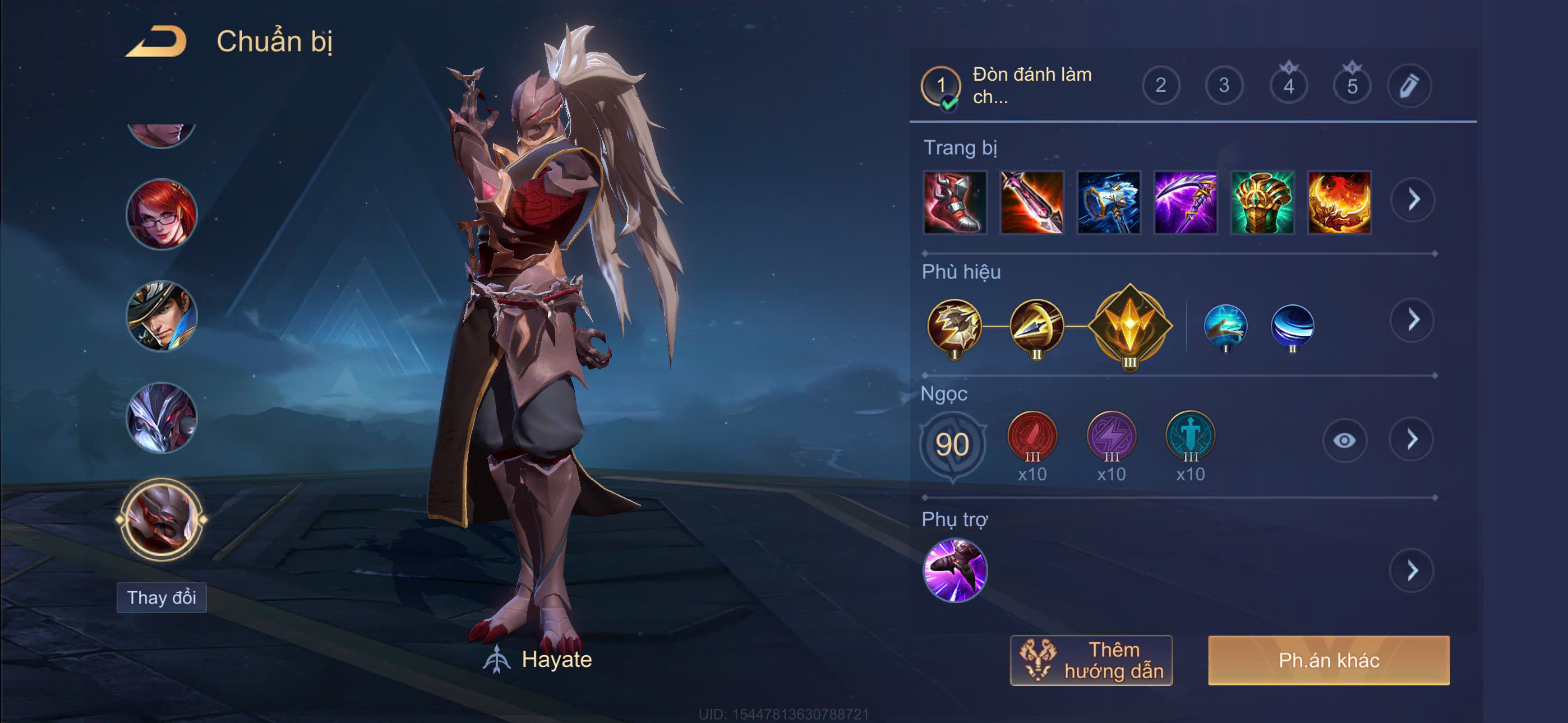
Task: Toggle the Ngọc gem details eye icon
Action: [1344, 440]
